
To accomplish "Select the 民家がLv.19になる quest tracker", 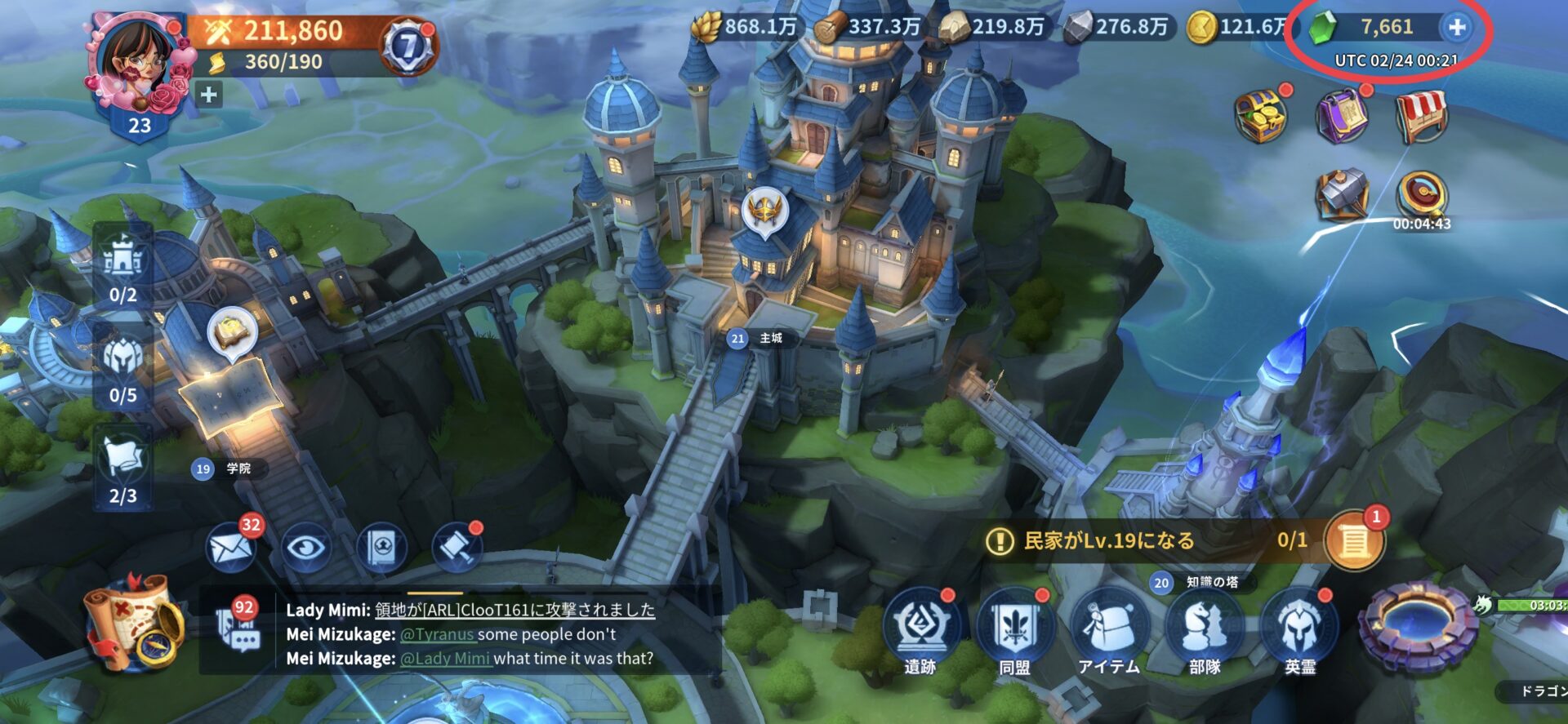I will pos(1143,540).
